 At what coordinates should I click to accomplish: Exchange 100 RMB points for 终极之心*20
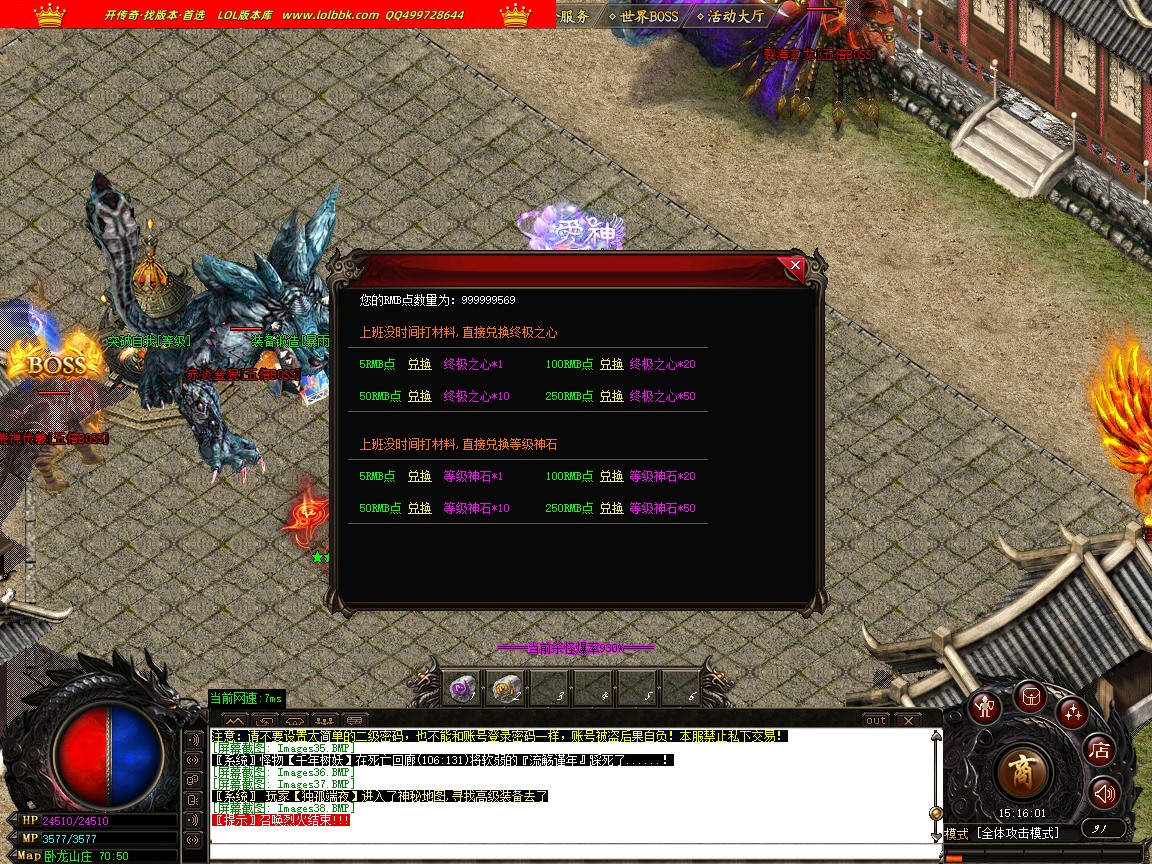coord(612,365)
